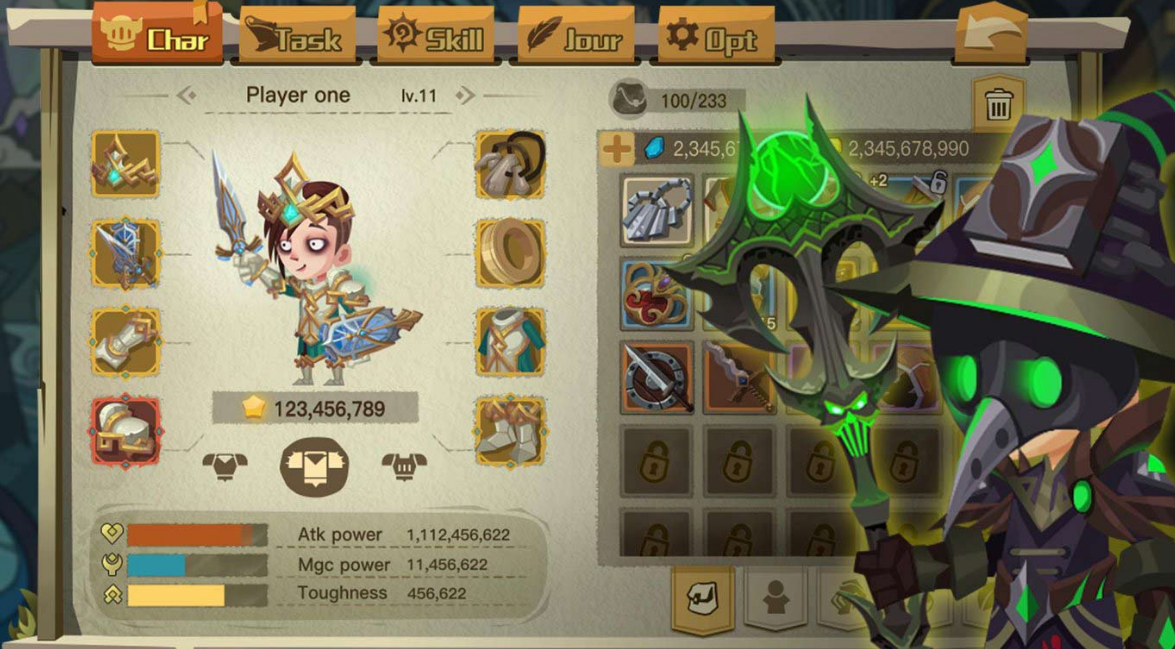Switch to the Char tab
The image size is (1175, 649).
coord(157,36)
